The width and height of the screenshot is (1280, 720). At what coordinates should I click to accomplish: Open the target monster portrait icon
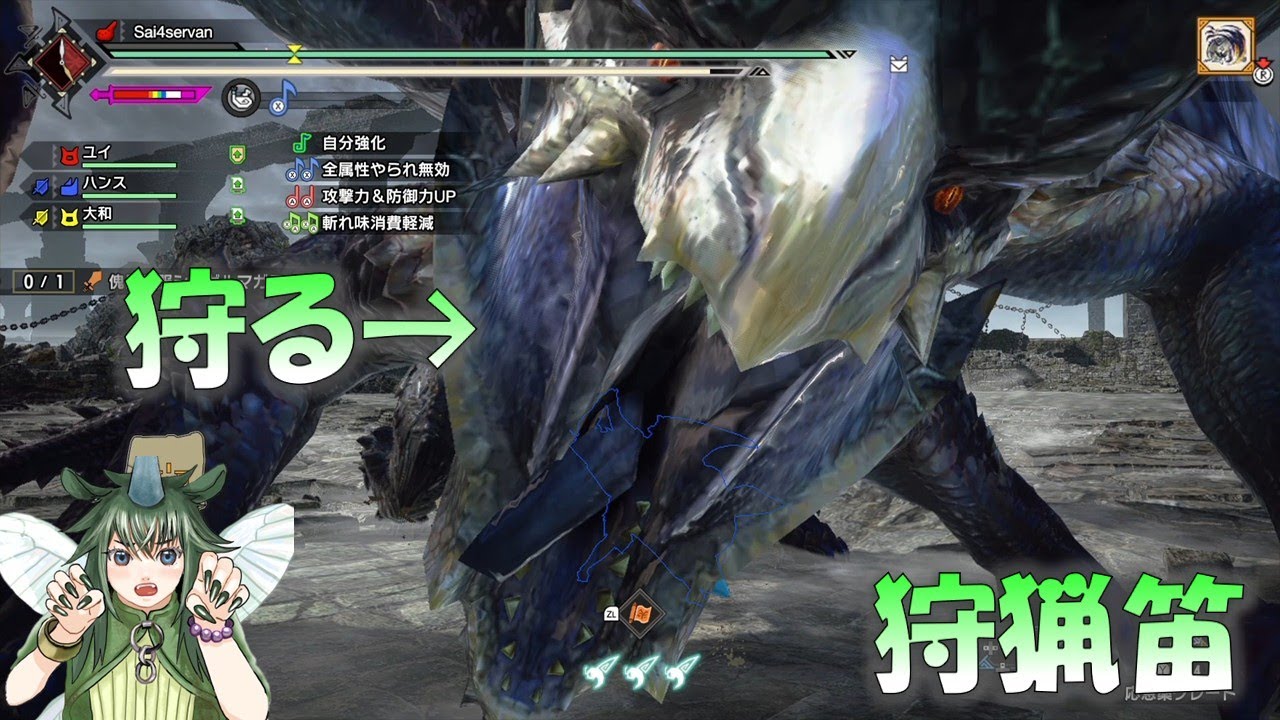[x=1222, y=43]
